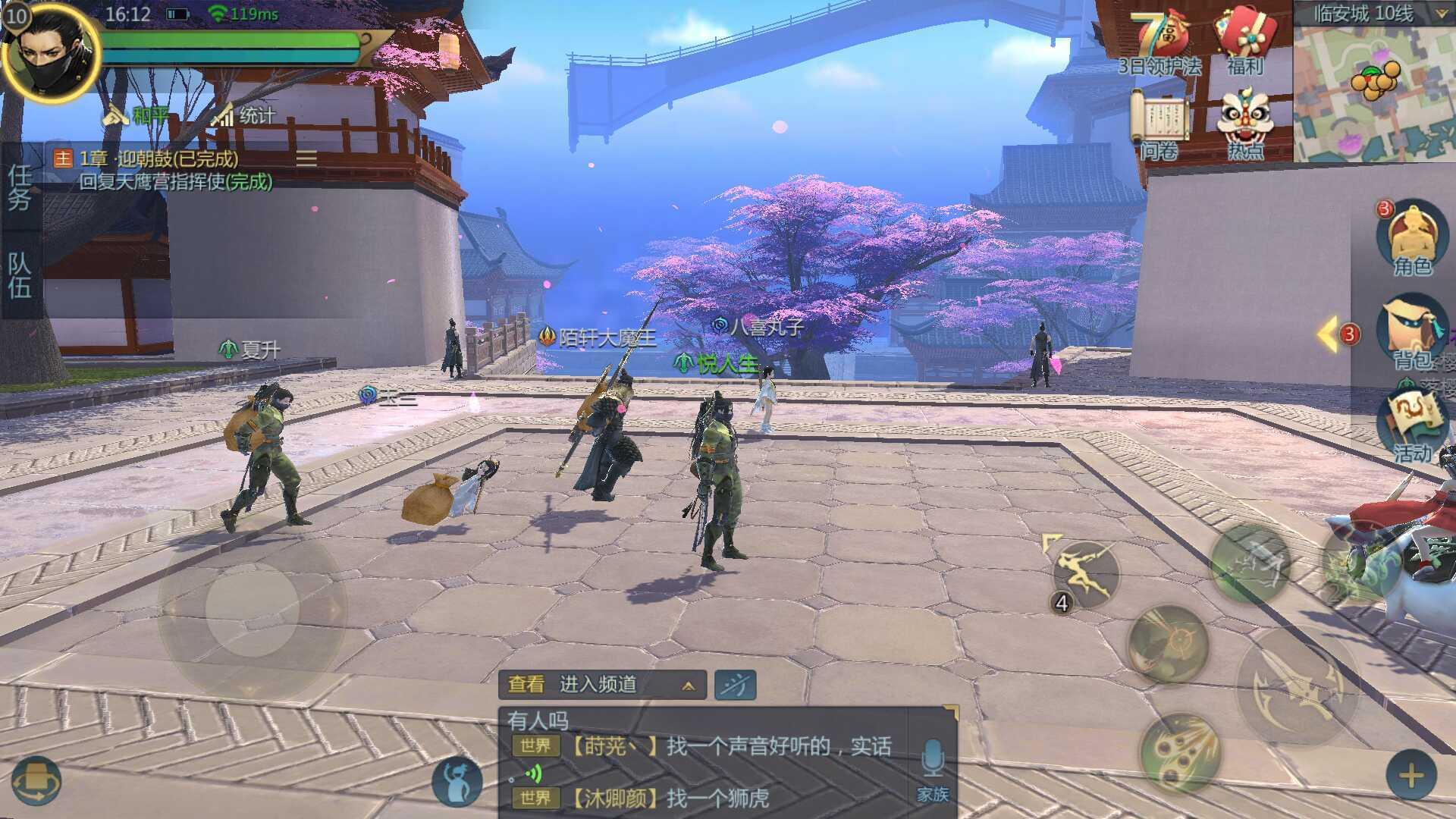Switch to the 任务 quest tab
The height and width of the screenshot is (819, 1456).
point(20,187)
